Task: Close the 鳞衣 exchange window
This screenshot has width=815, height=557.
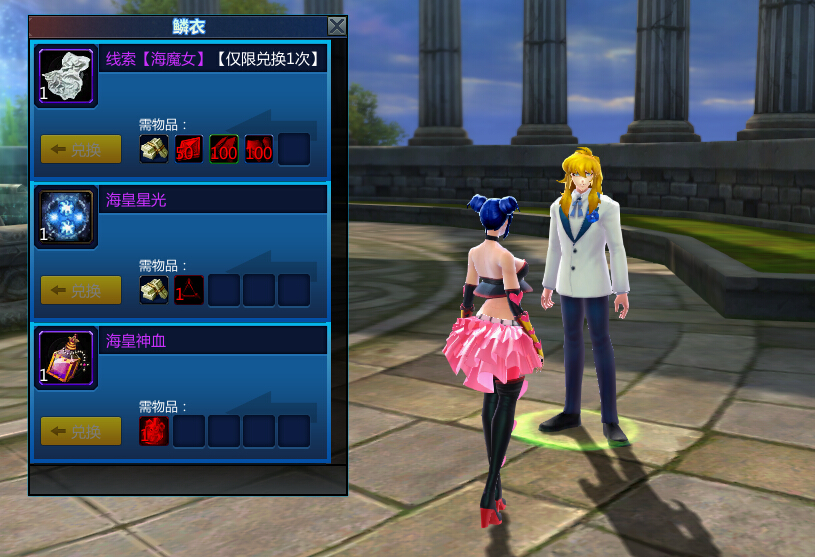Action: [x=337, y=27]
